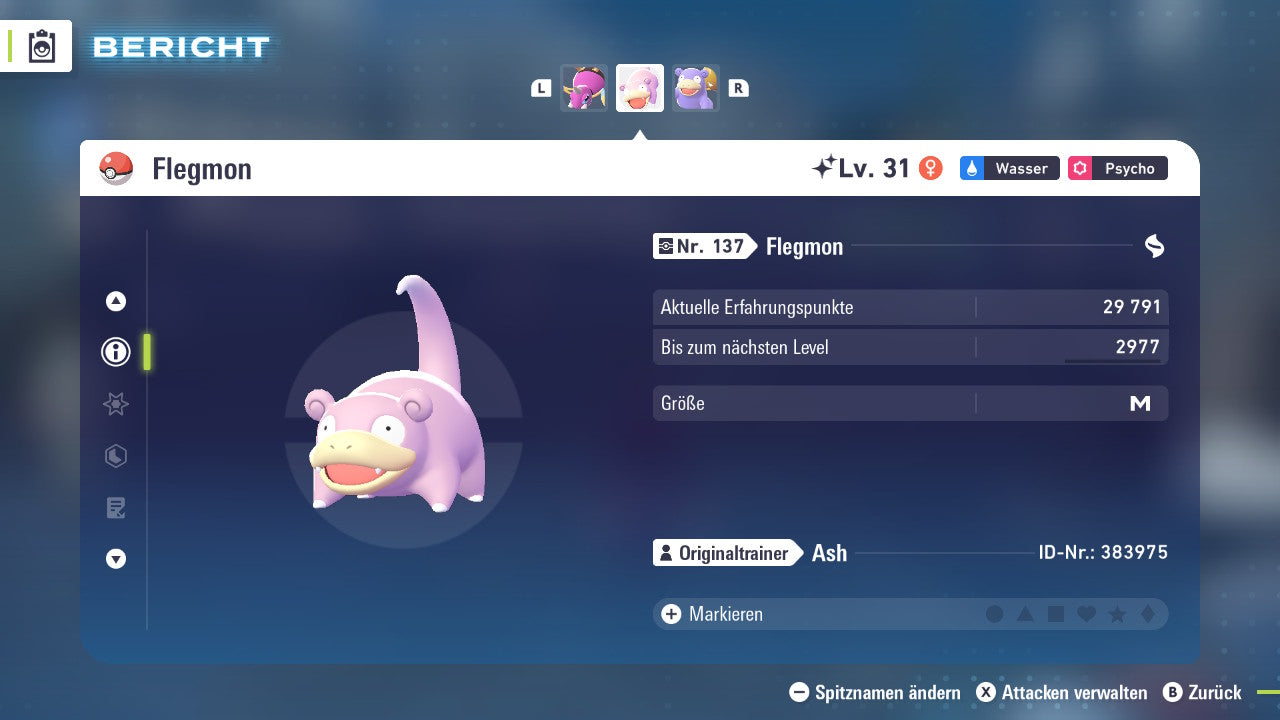The image size is (1280, 720).
Task: Click the Originaltrainer person icon
Action: pos(666,552)
